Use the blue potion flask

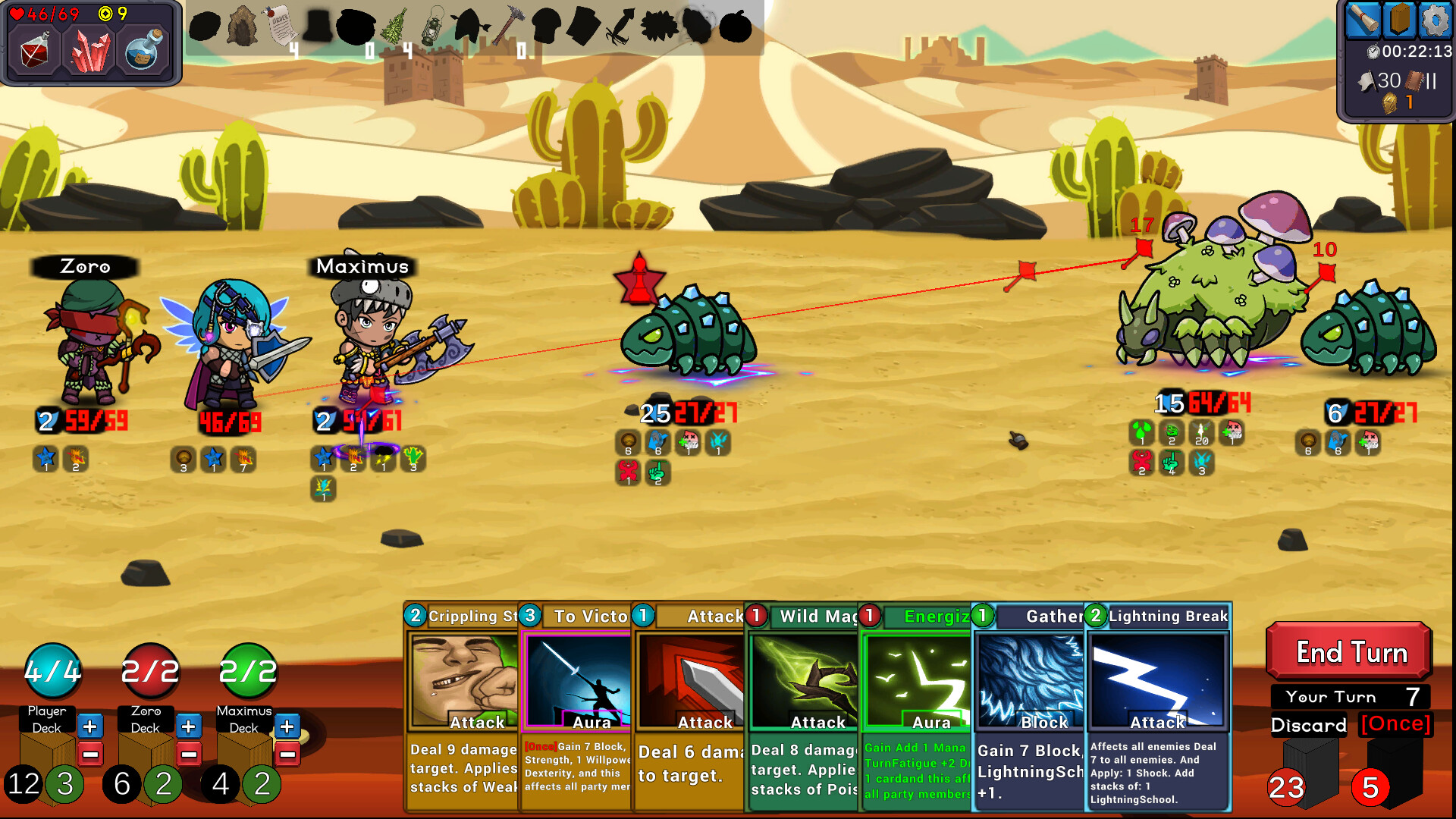click(x=144, y=50)
